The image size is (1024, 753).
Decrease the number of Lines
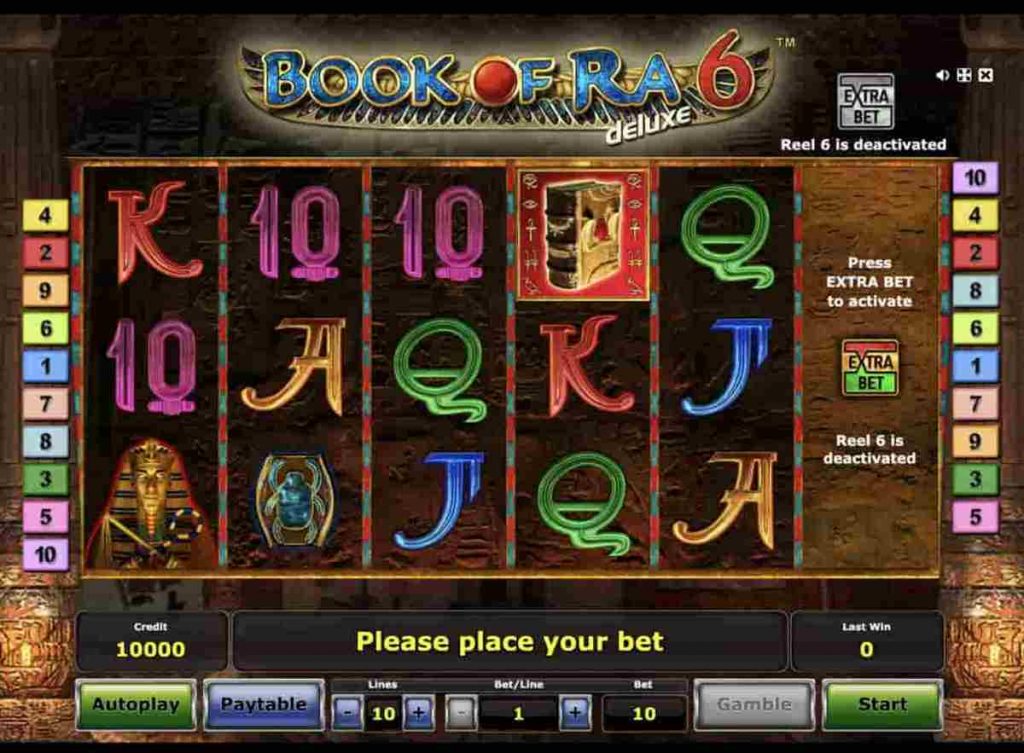pyautogui.click(x=346, y=714)
